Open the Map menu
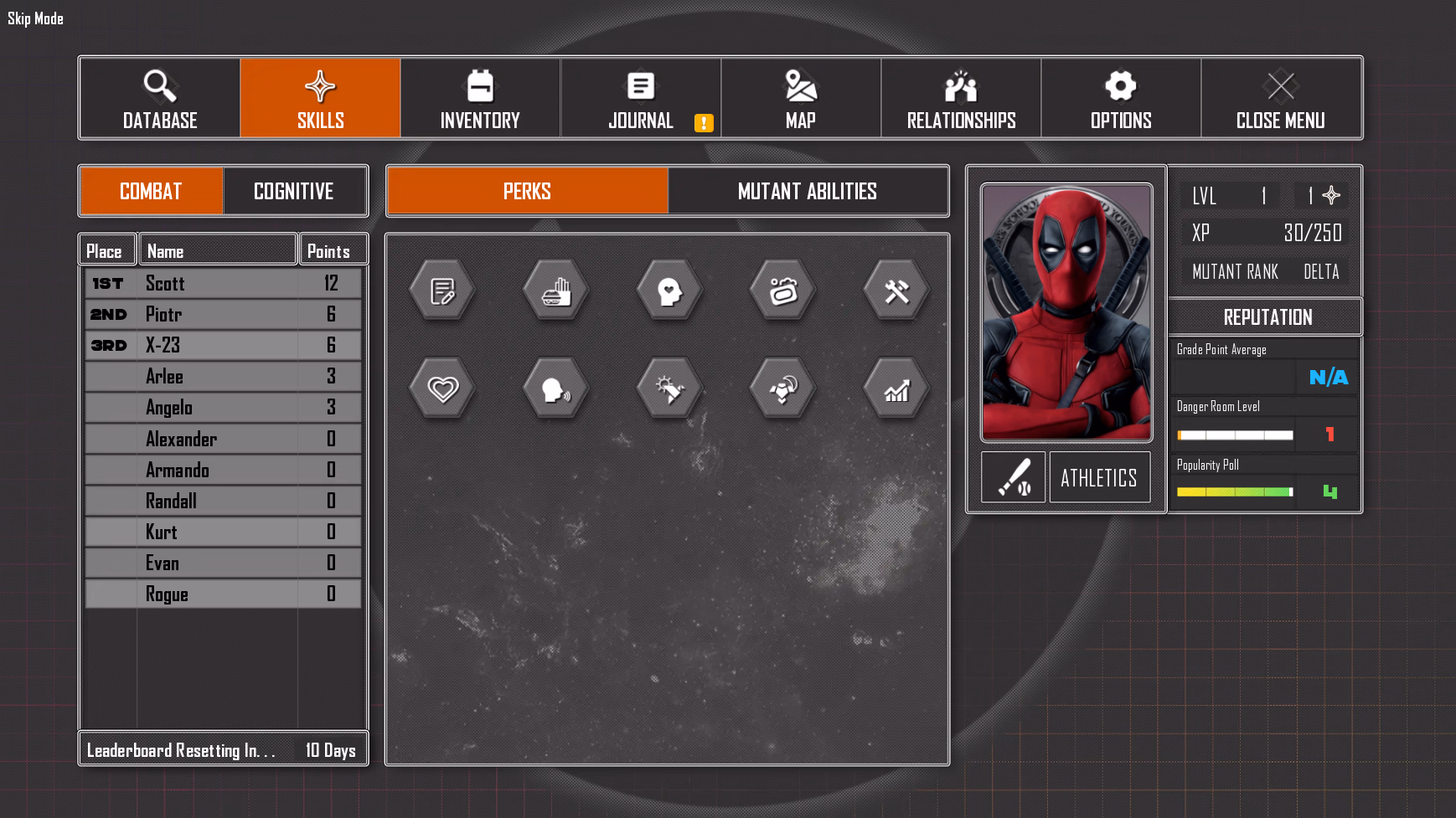 click(x=801, y=98)
